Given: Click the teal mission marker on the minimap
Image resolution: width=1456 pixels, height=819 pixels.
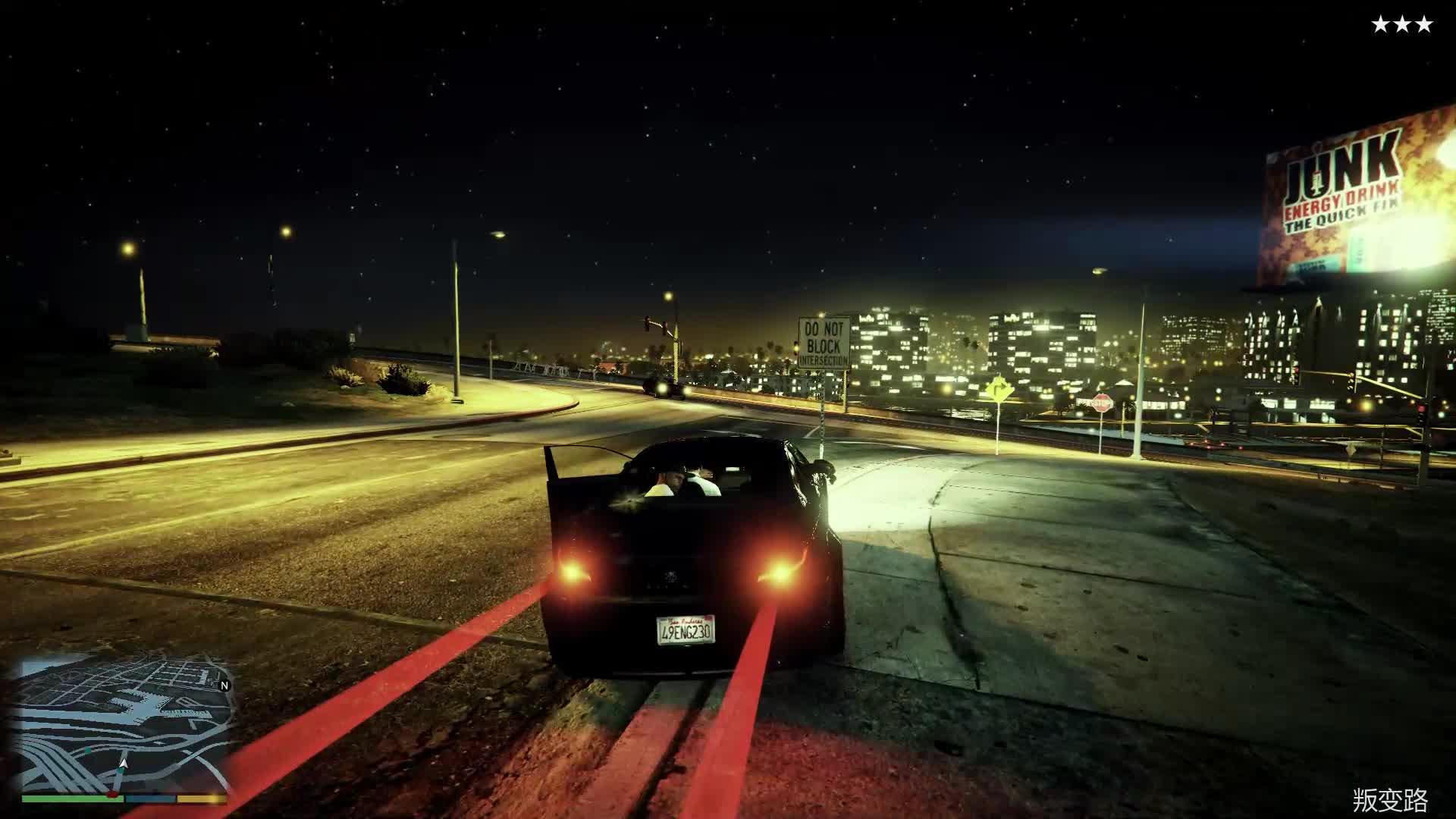Looking at the screenshot, I should [x=88, y=748].
